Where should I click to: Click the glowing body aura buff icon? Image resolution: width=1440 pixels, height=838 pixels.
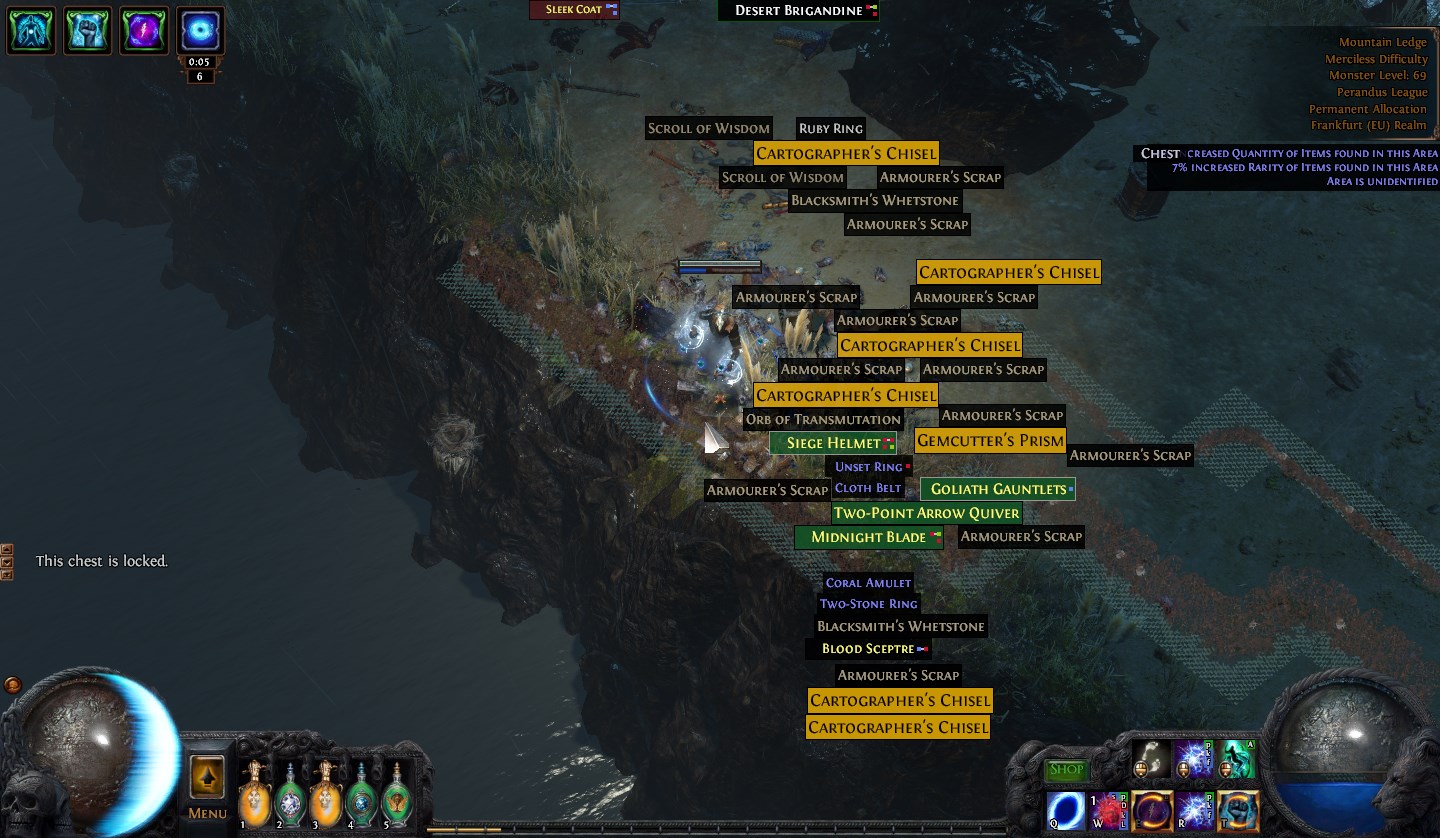pyautogui.click(x=32, y=30)
